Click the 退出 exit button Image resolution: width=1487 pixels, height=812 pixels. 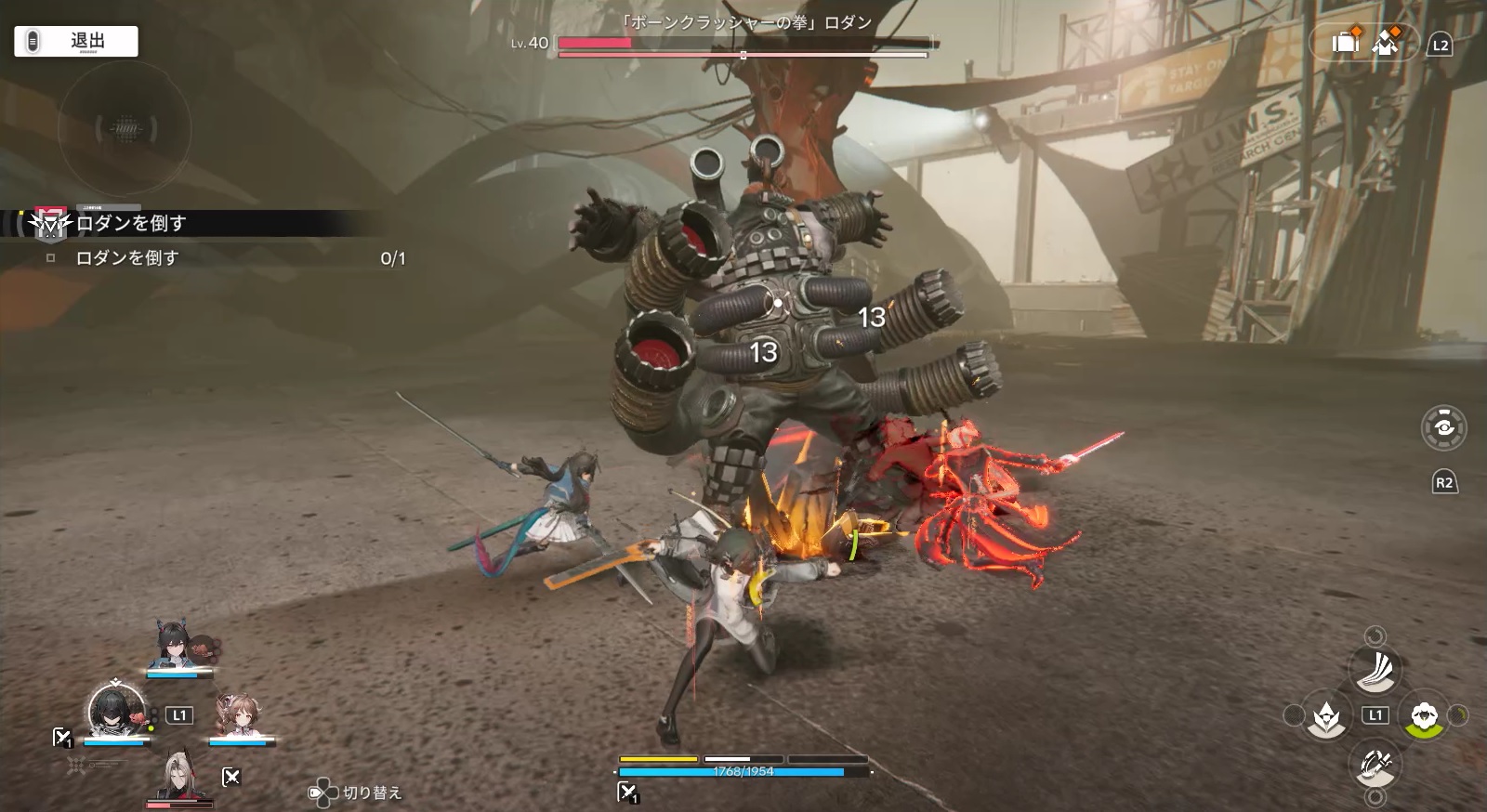76,42
